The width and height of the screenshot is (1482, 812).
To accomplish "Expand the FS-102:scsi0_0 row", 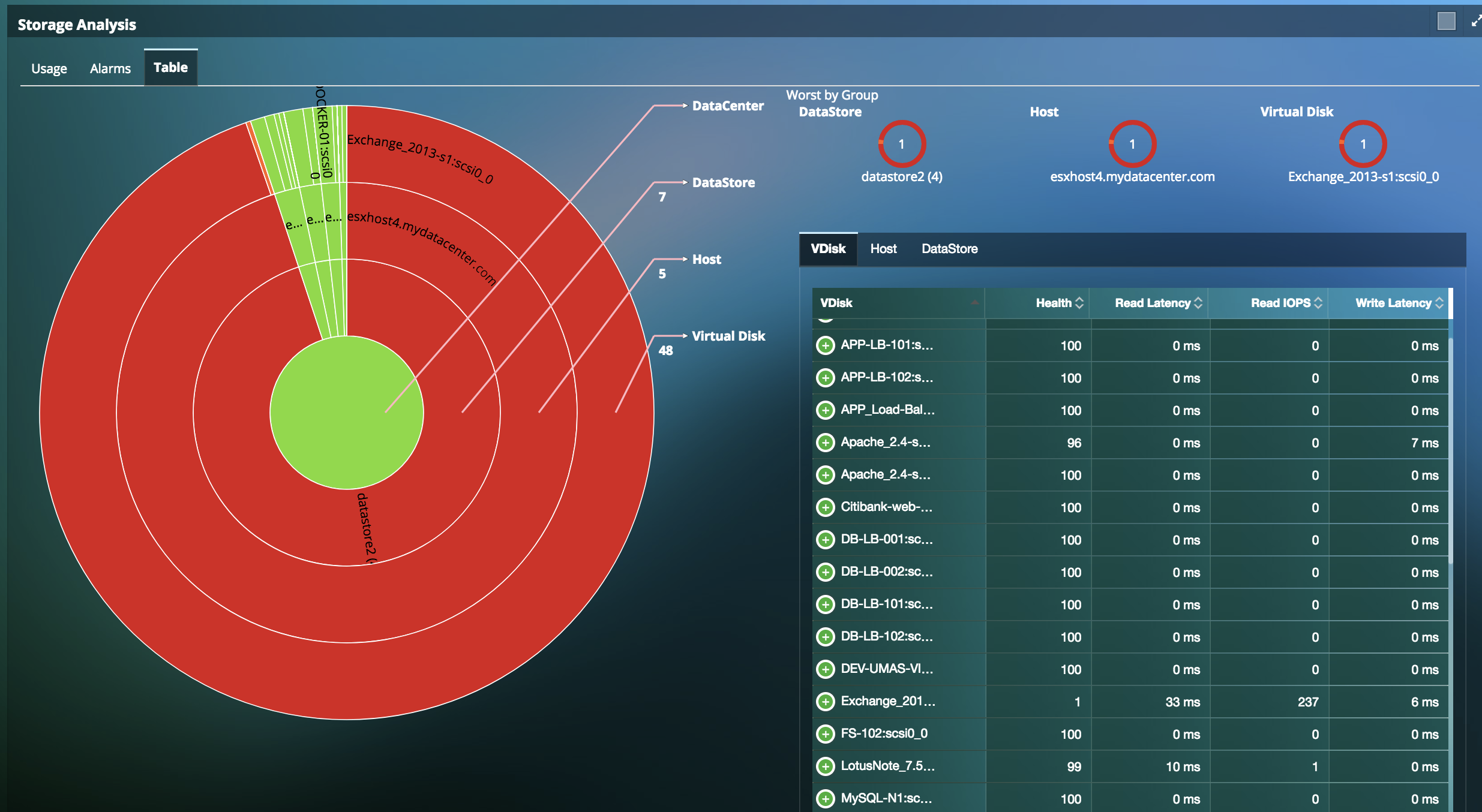I will [x=826, y=733].
